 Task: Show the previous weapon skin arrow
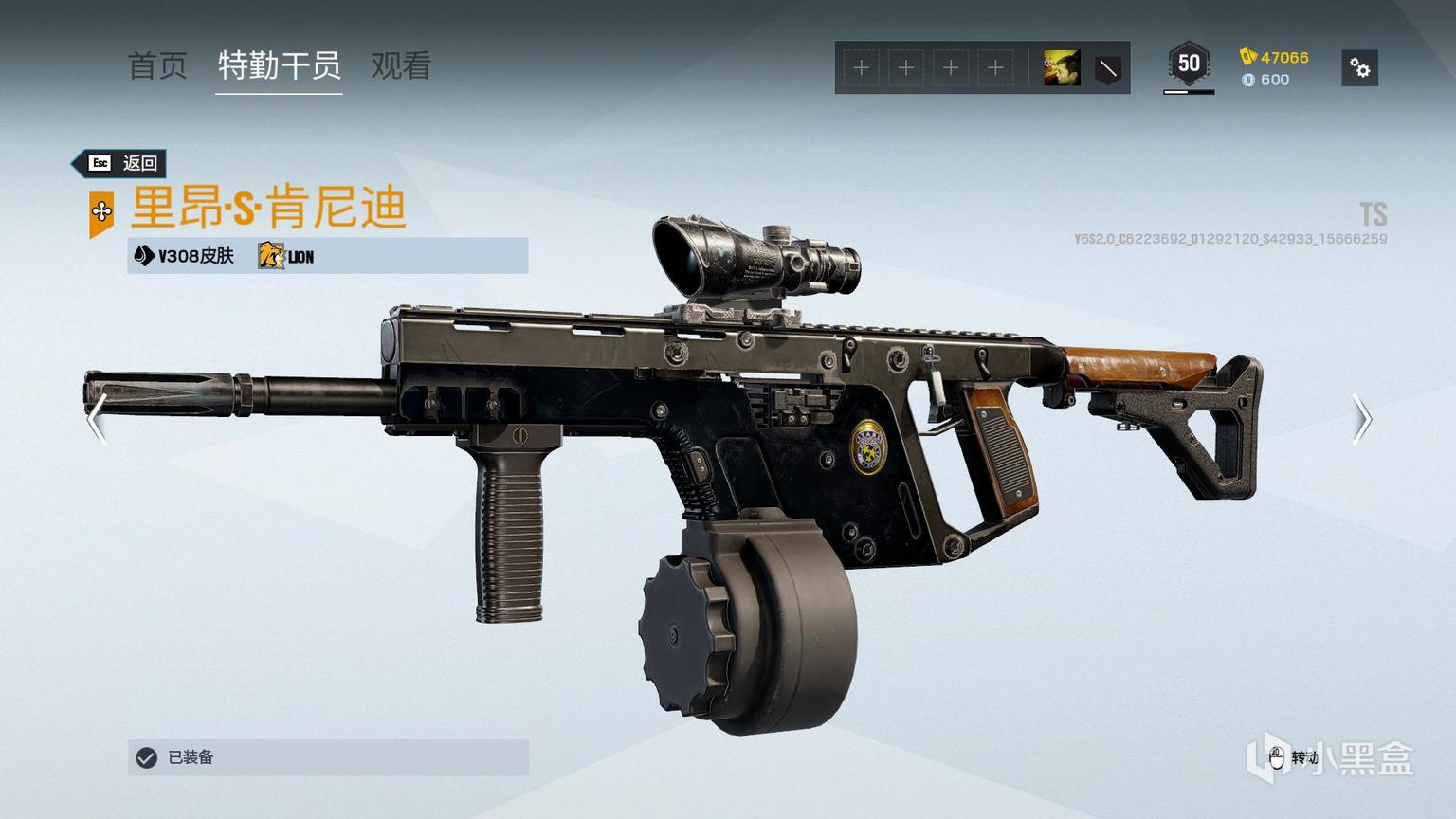coord(96,418)
